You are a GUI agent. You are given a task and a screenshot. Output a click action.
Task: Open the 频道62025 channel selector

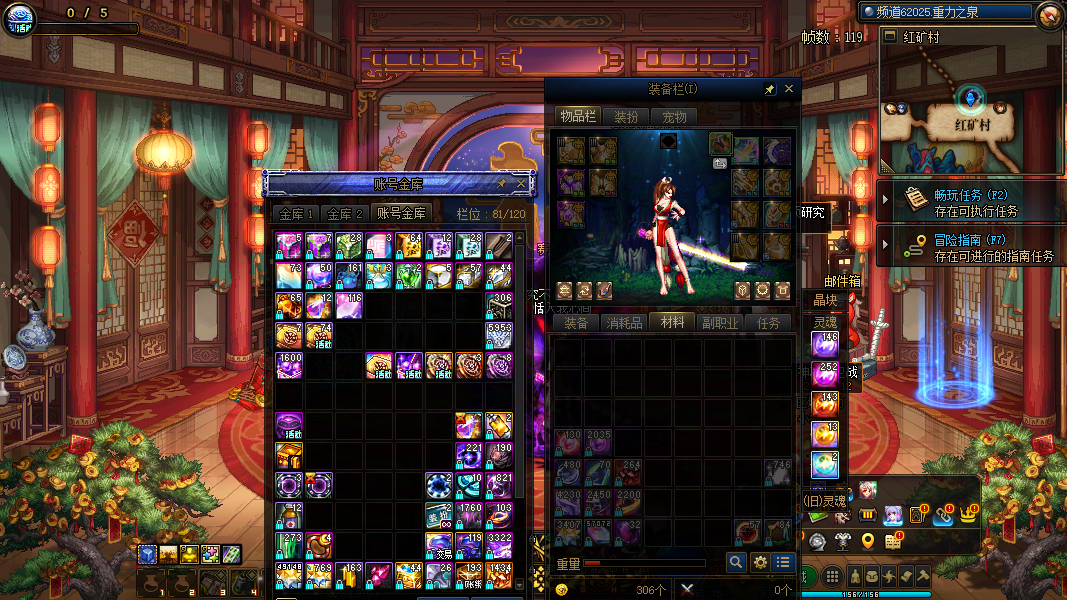coord(945,12)
